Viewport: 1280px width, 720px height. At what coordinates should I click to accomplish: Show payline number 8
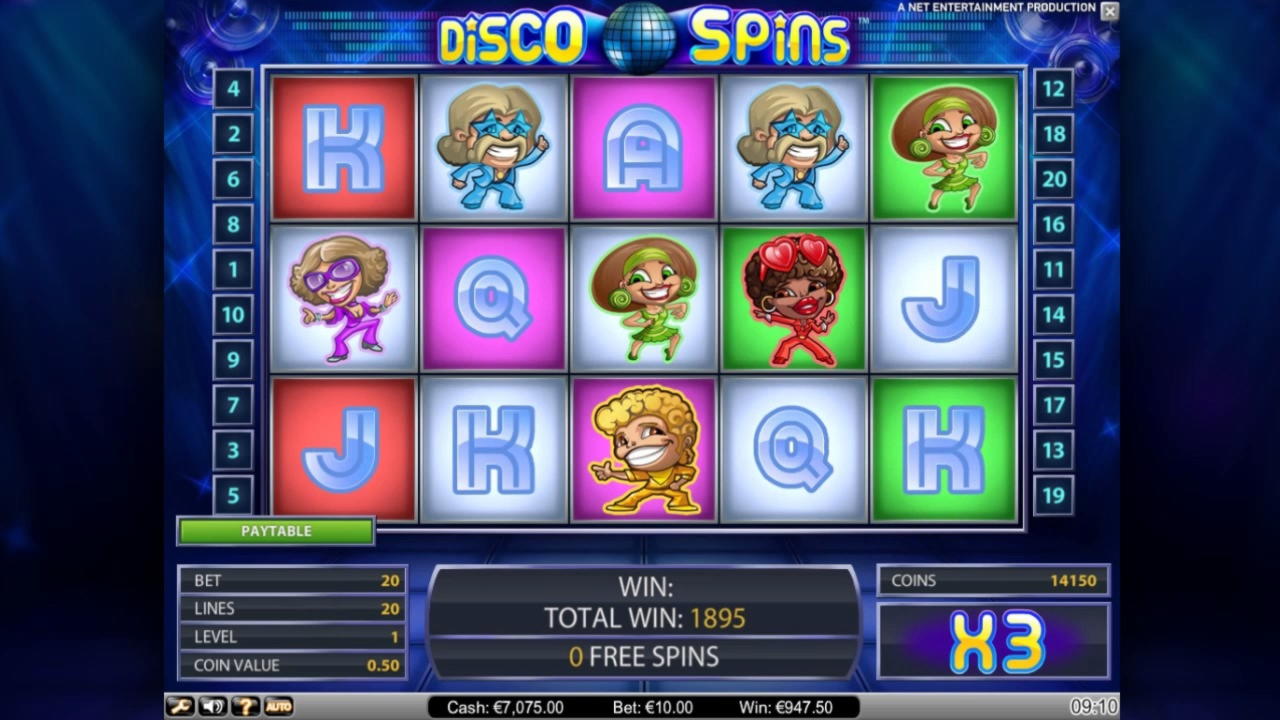click(233, 224)
